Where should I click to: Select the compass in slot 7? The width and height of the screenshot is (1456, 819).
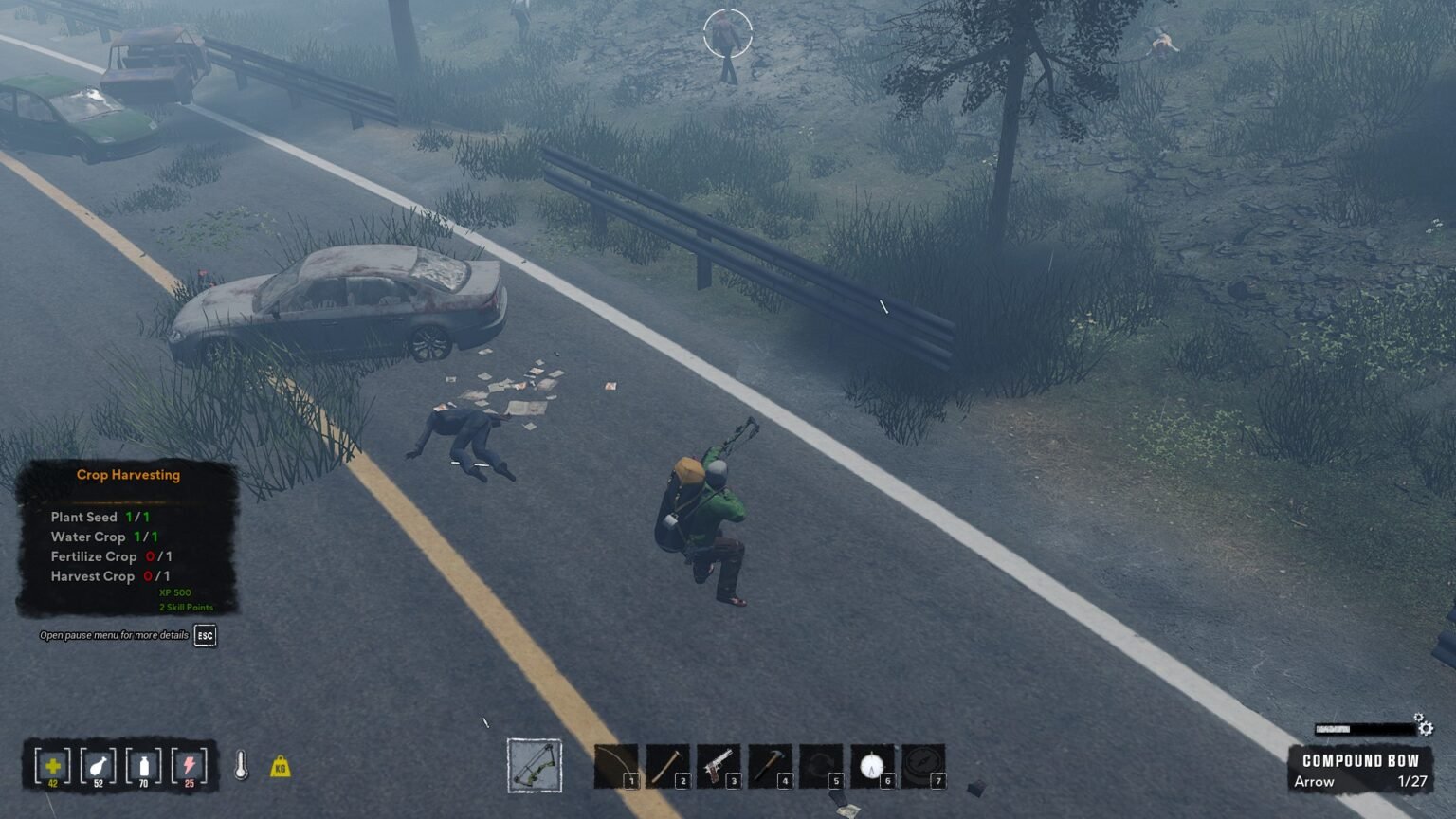923,766
